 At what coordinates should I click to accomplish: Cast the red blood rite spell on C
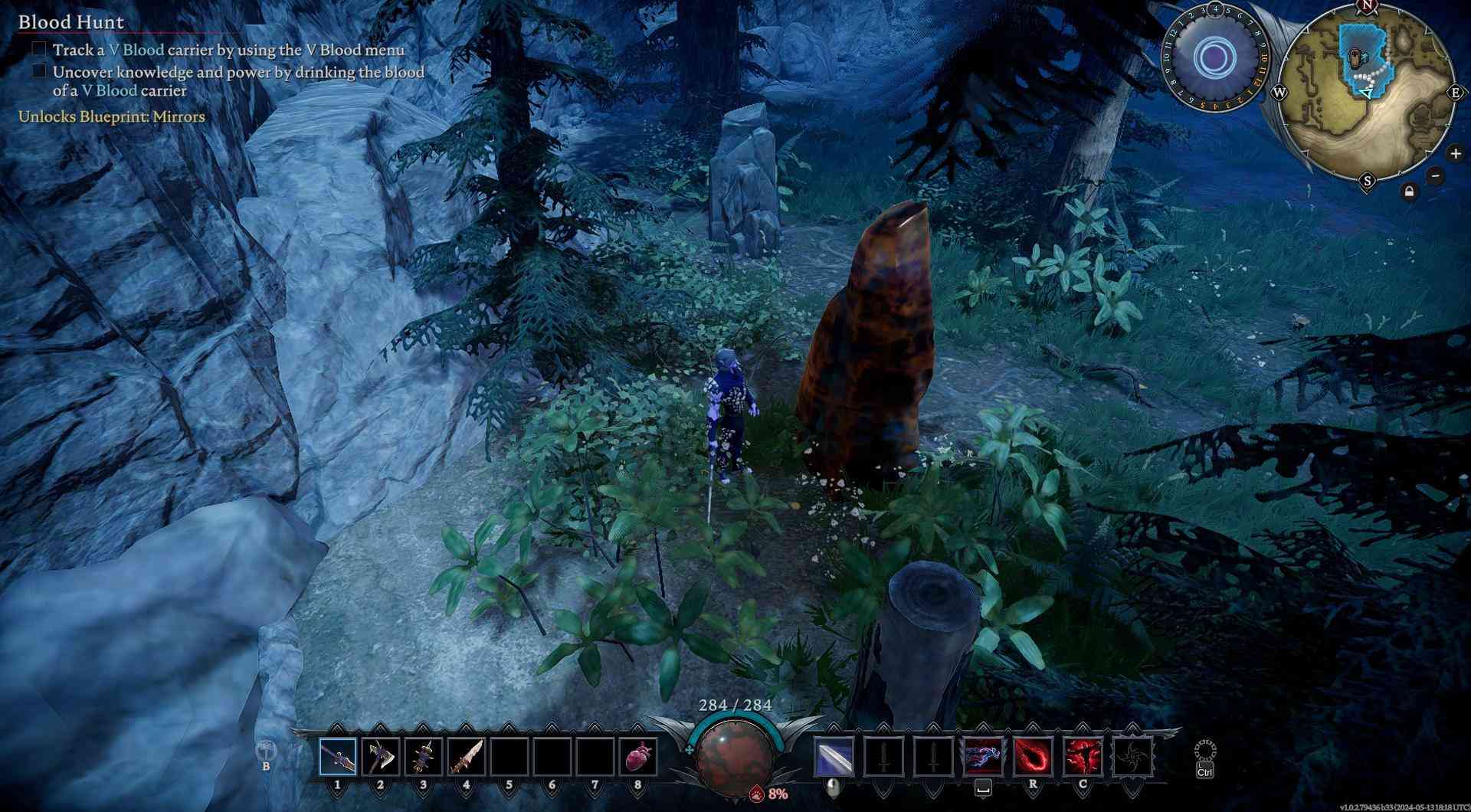1083,757
